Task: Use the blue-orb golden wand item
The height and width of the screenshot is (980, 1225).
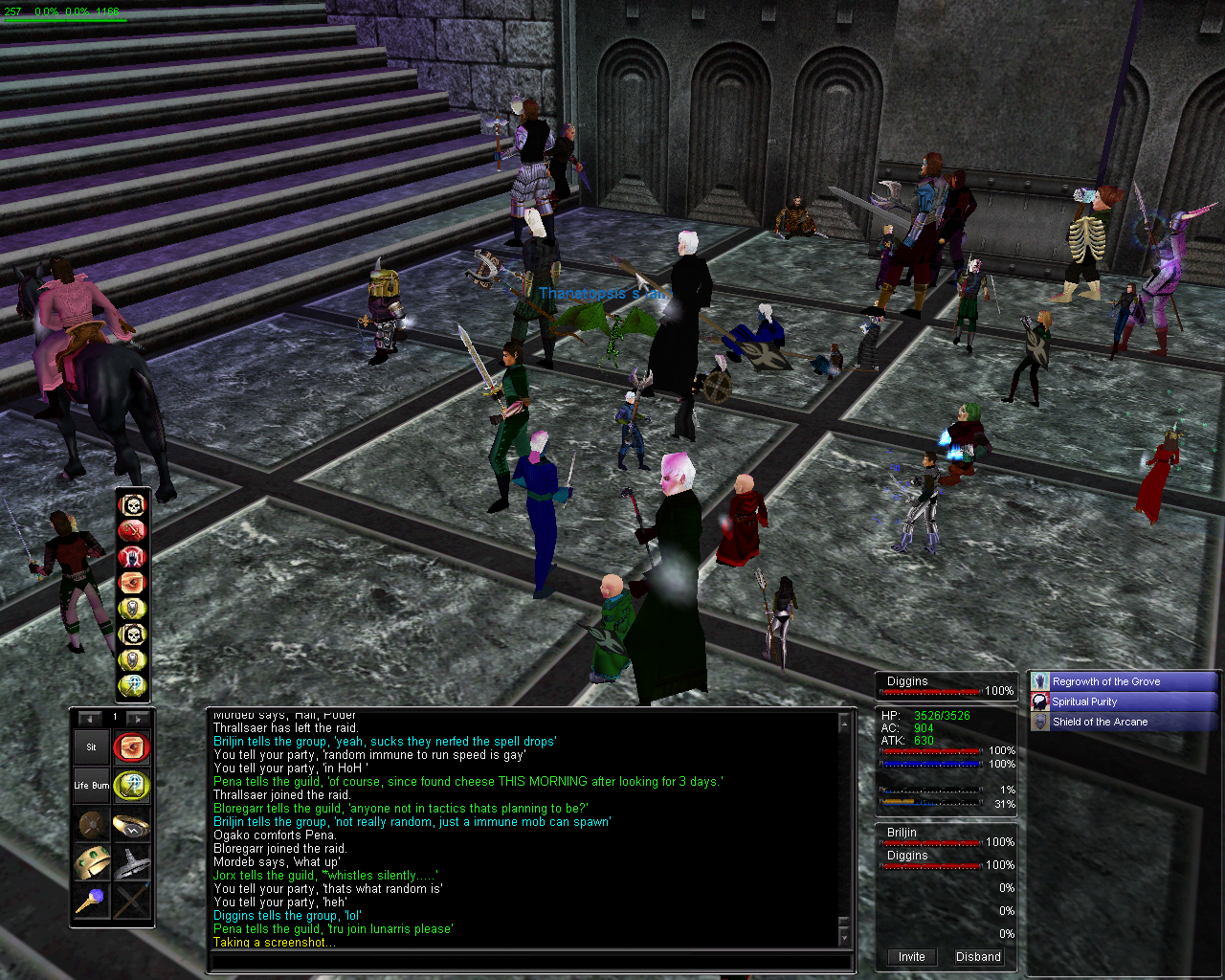Action: [x=93, y=901]
